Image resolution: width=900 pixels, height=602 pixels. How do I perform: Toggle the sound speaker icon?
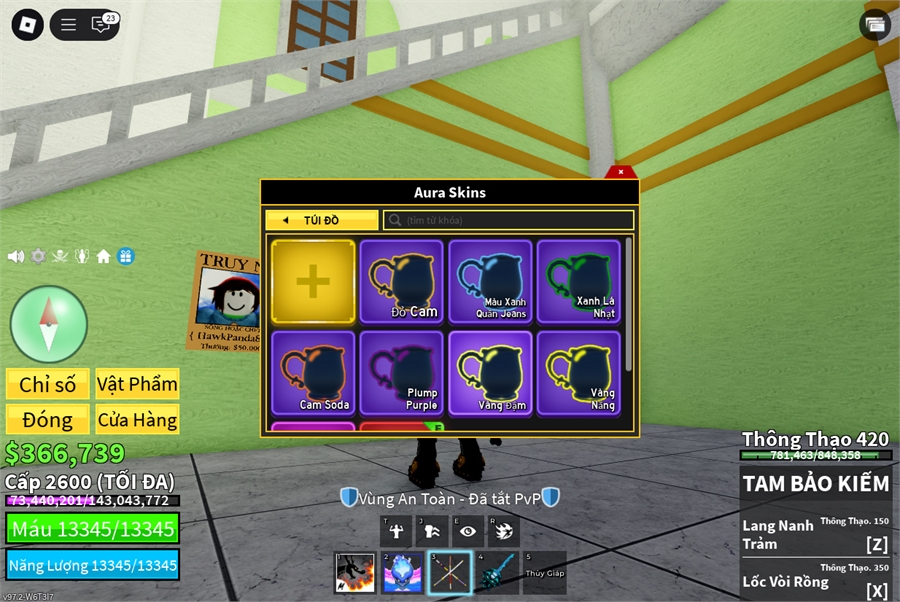(x=16, y=256)
